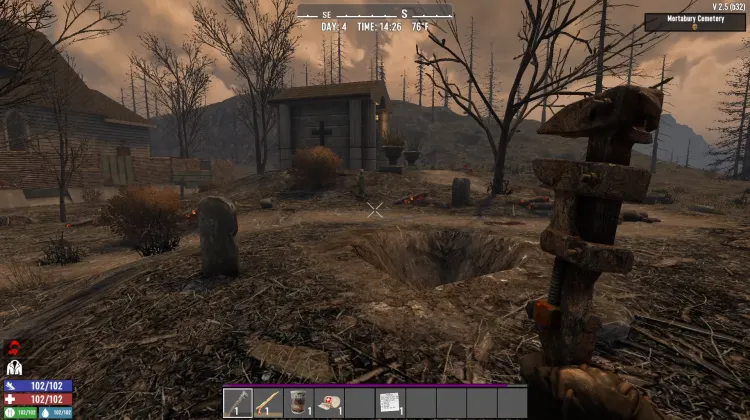Click the red status effect icon
Screen dimensions: 750x420
click(x=15, y=349)
